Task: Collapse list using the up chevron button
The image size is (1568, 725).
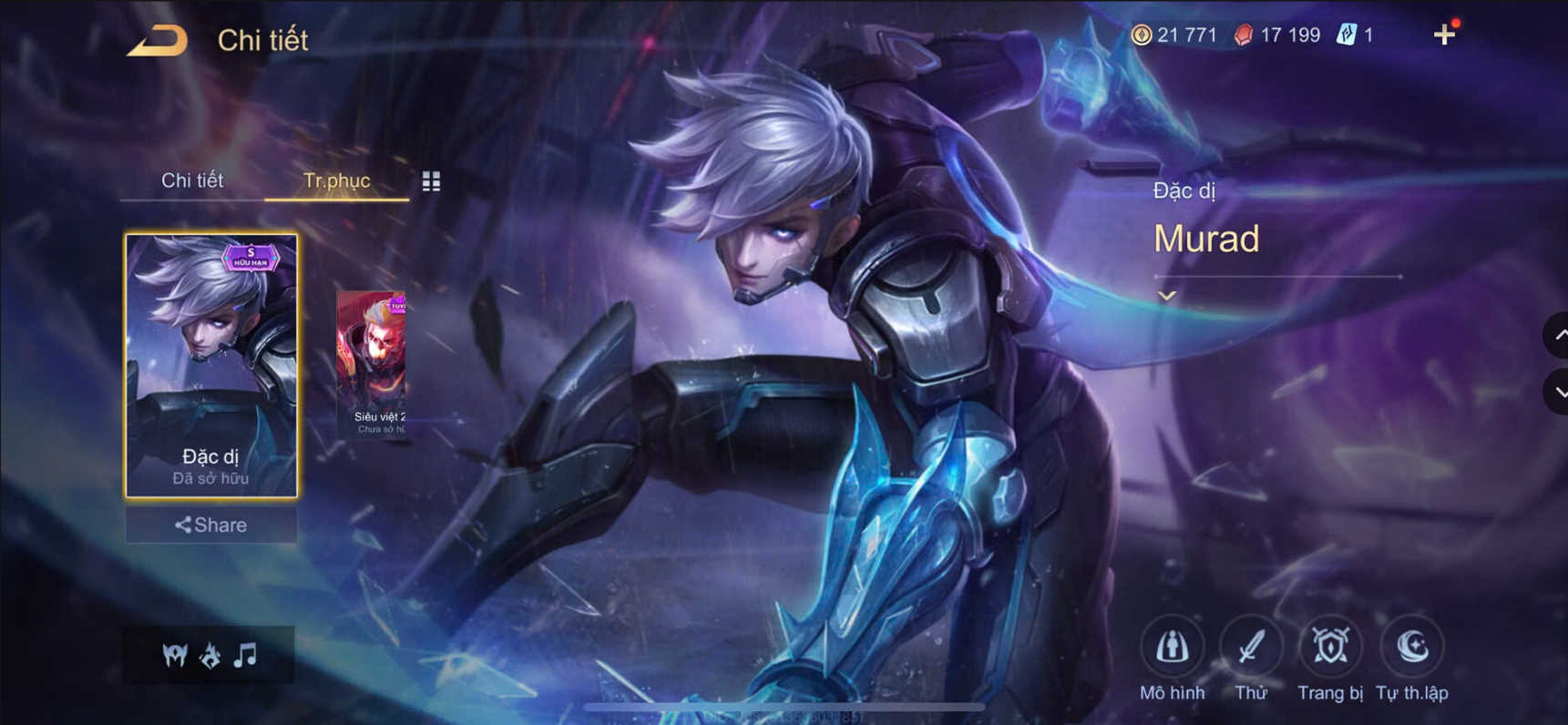Action: point(1555,336)
